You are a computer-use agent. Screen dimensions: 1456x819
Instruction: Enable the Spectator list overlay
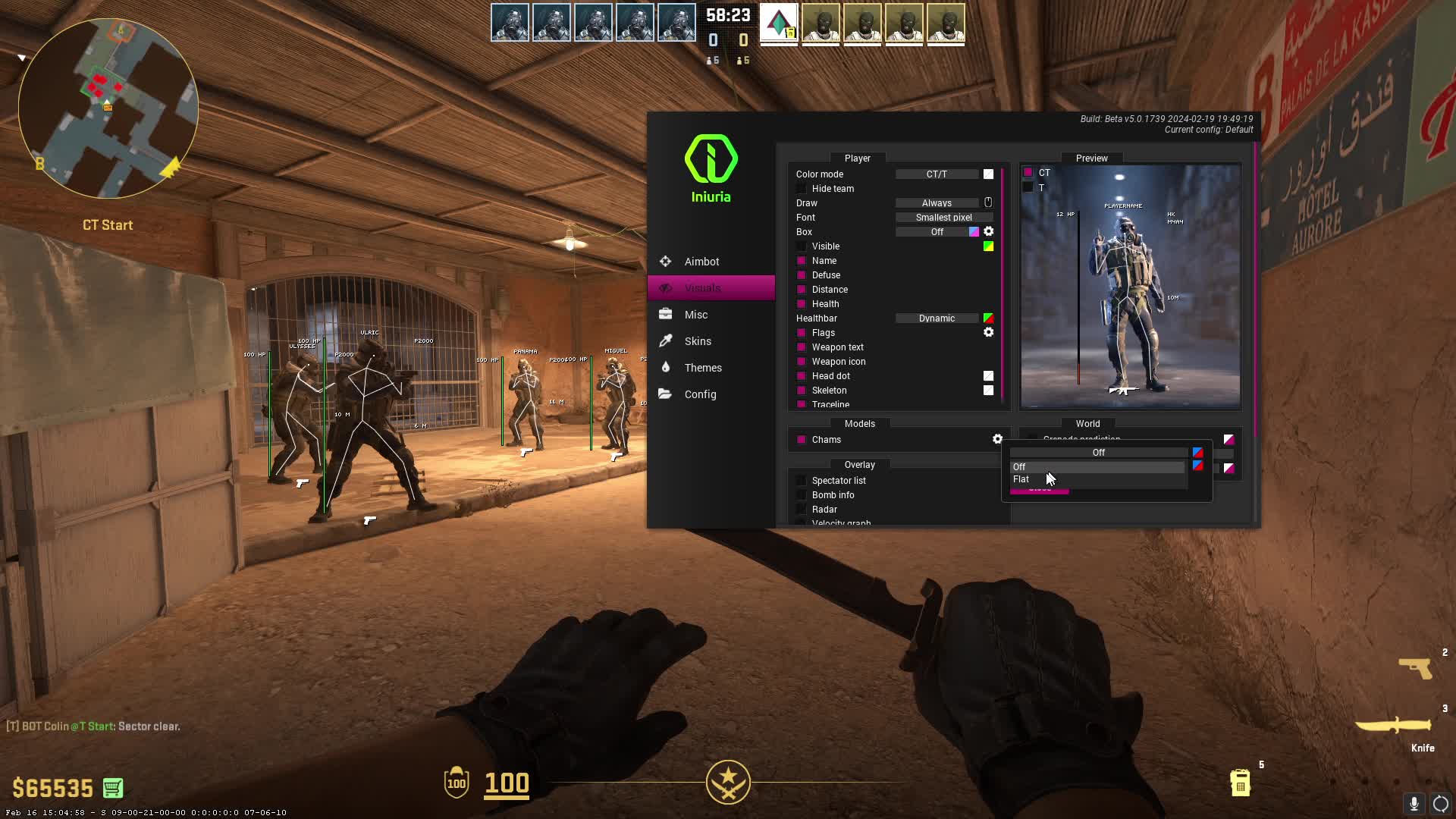[x=802, y=481]
